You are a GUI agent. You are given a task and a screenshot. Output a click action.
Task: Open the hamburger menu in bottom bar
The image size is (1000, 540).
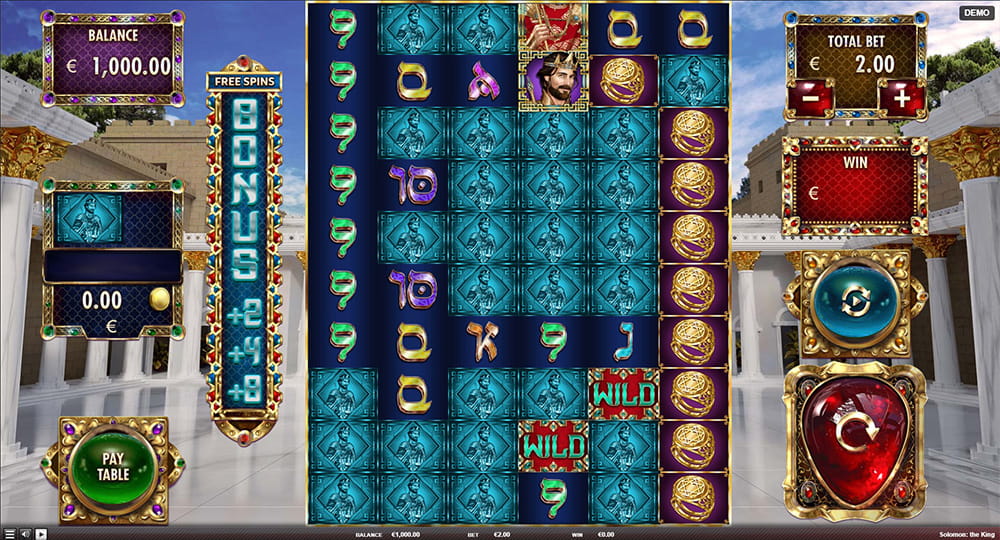tap(9, 534)
